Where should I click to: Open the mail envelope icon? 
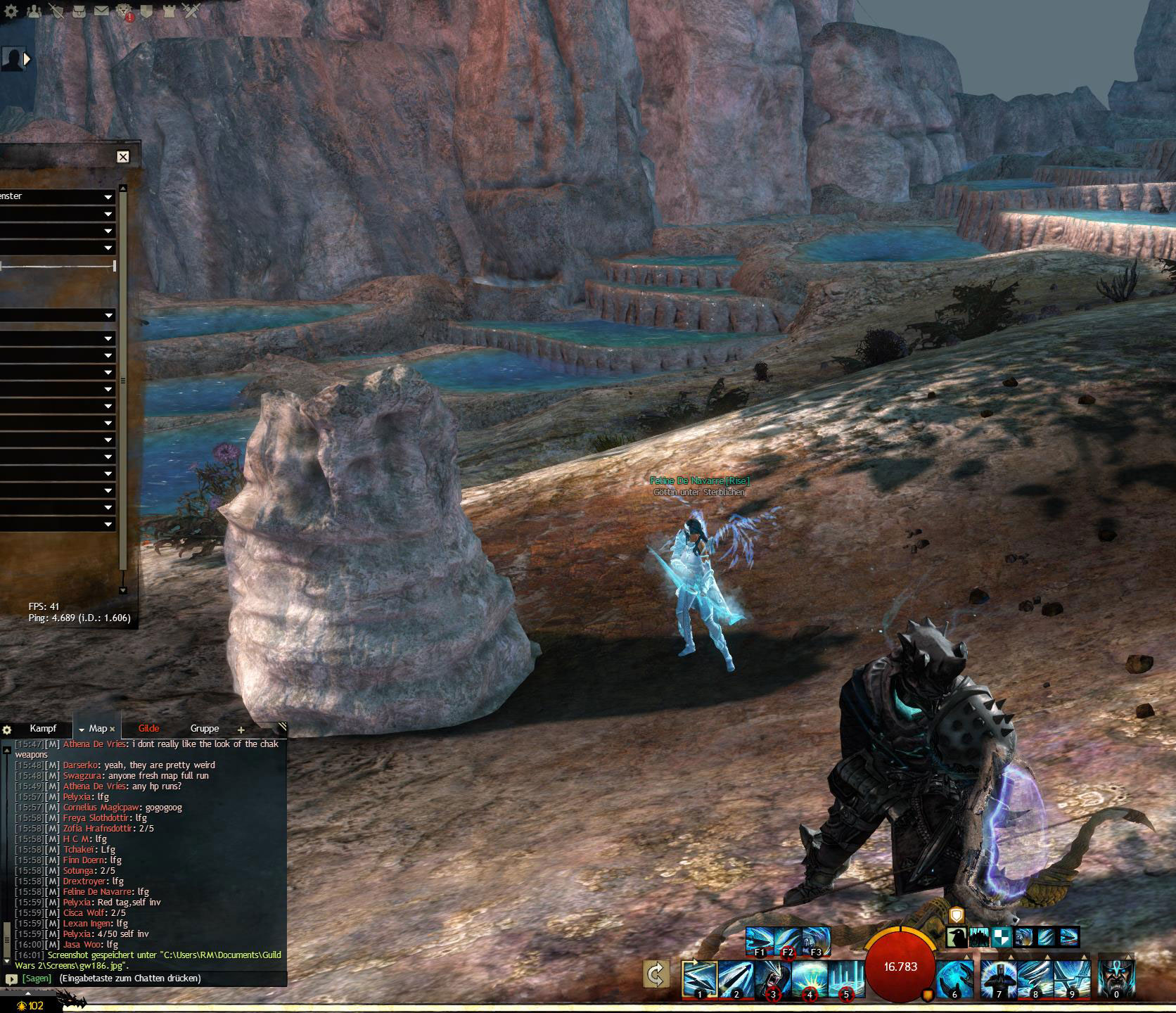pos(101,10)
